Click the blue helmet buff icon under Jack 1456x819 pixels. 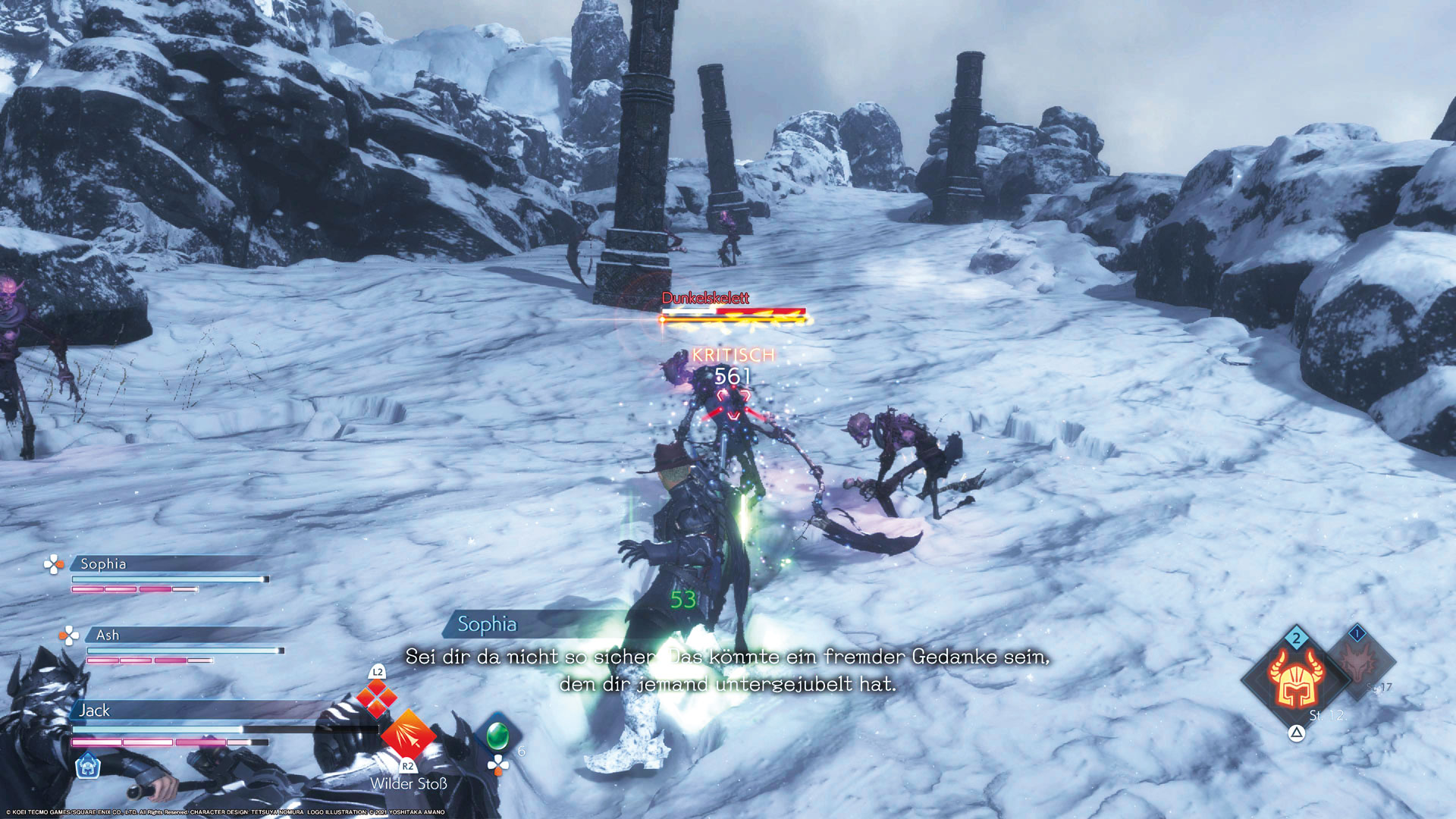point(88,766)
